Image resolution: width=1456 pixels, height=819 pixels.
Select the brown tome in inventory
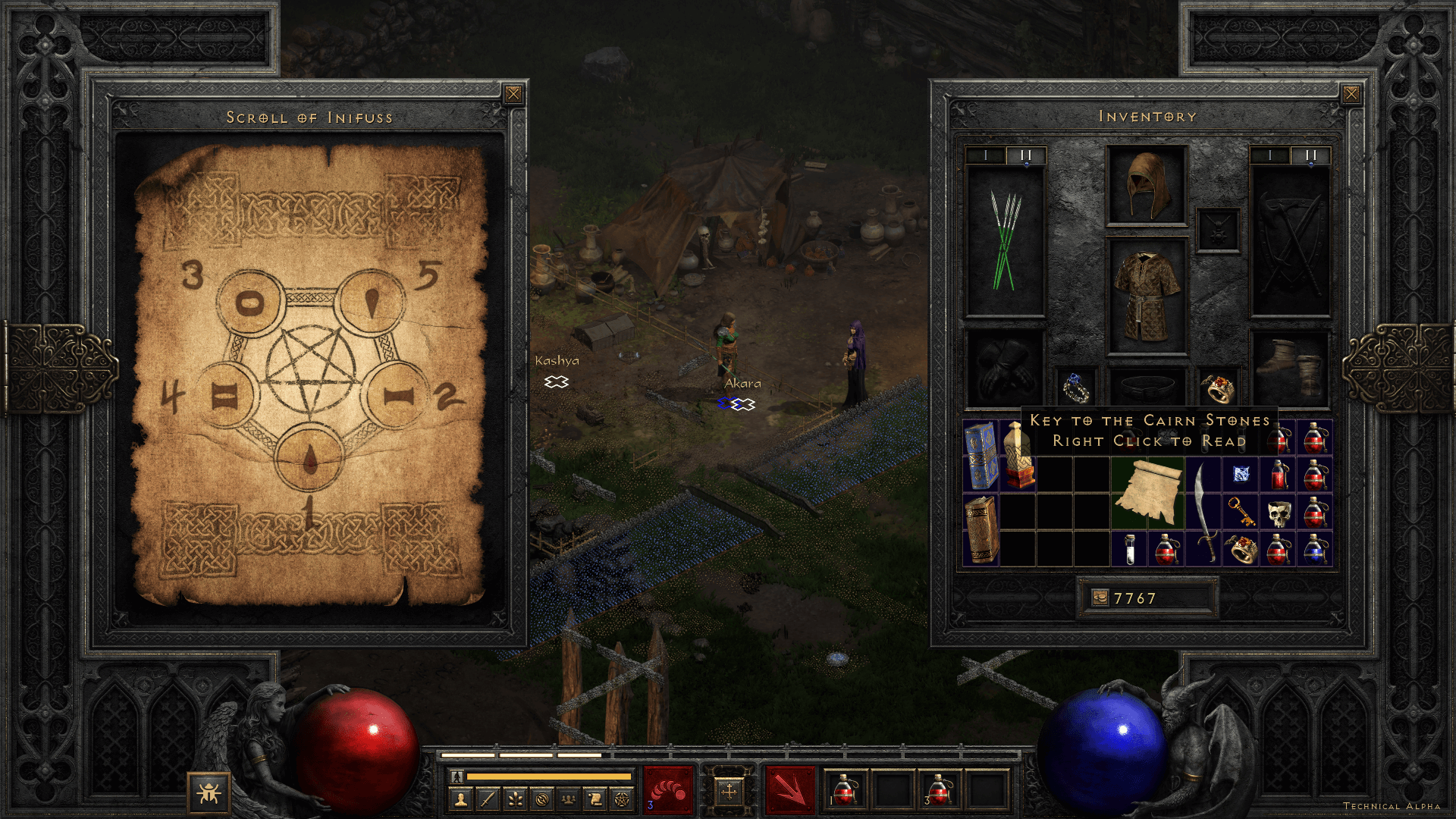click(x=981, y=529)
